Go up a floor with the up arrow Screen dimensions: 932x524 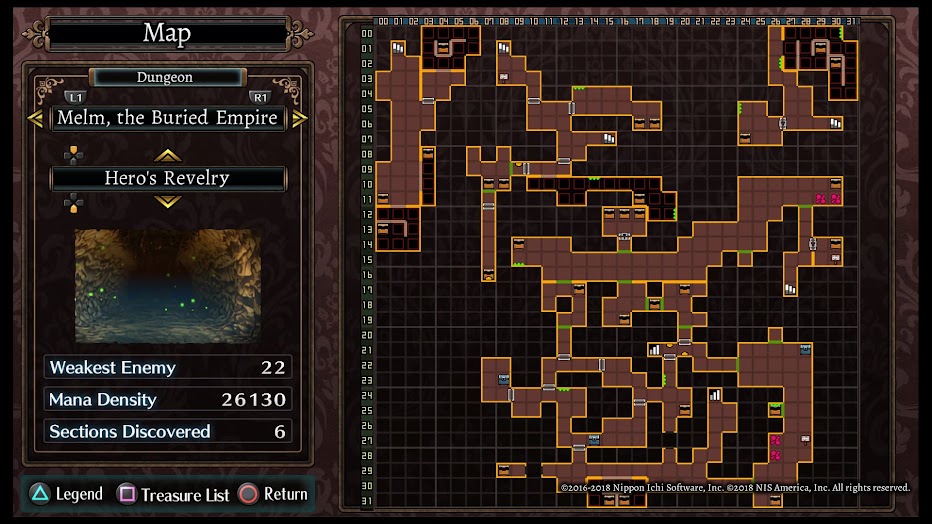pos(167,155)
